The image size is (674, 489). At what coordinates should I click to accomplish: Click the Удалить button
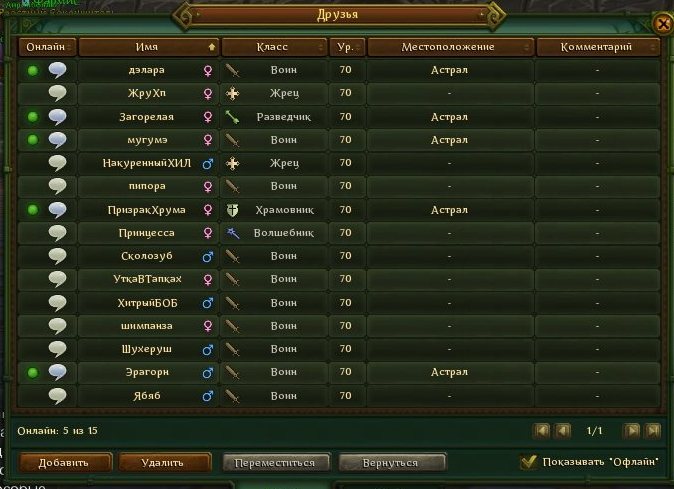click(165, 462)
